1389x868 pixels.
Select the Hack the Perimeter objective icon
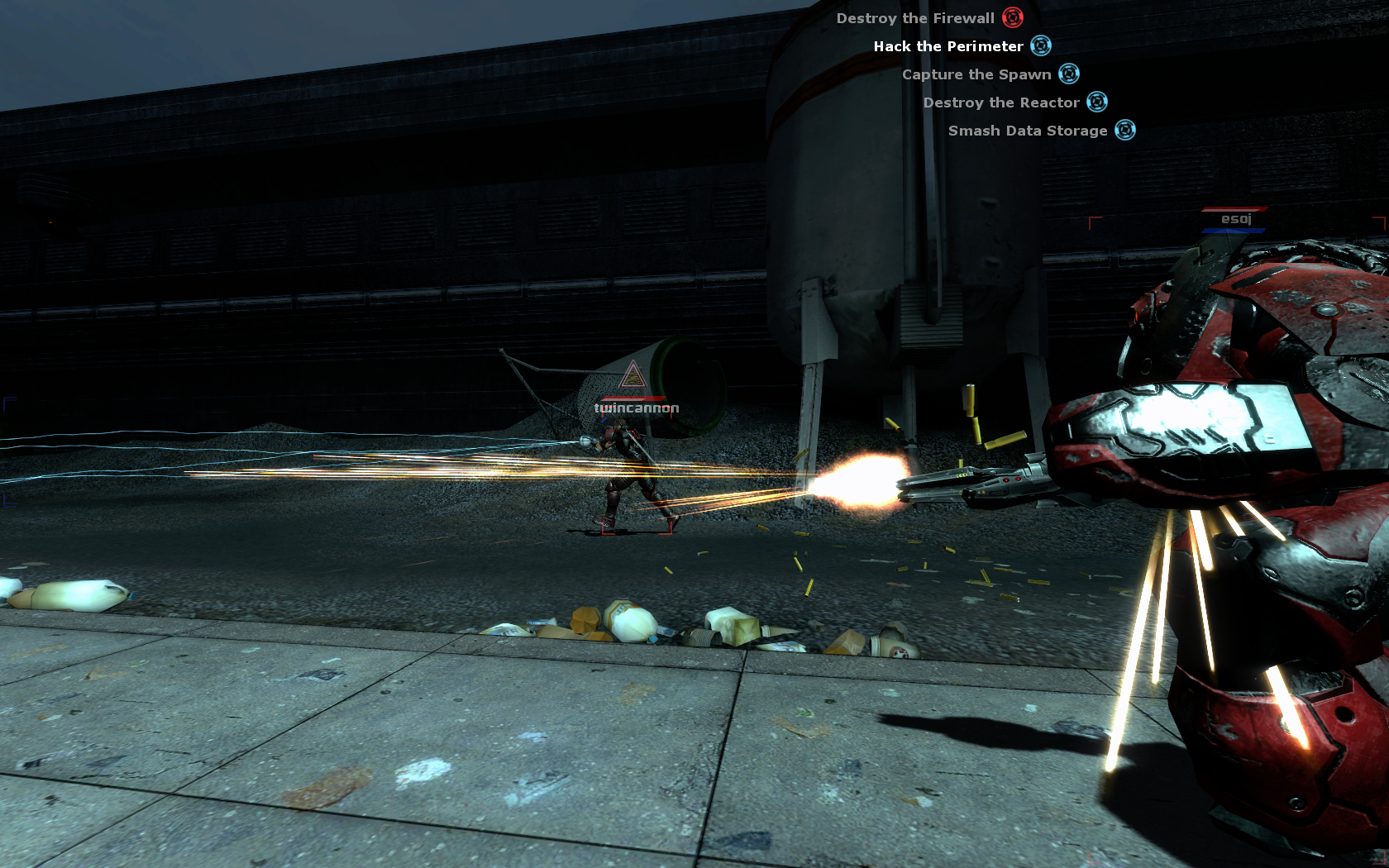(1042, 46)
